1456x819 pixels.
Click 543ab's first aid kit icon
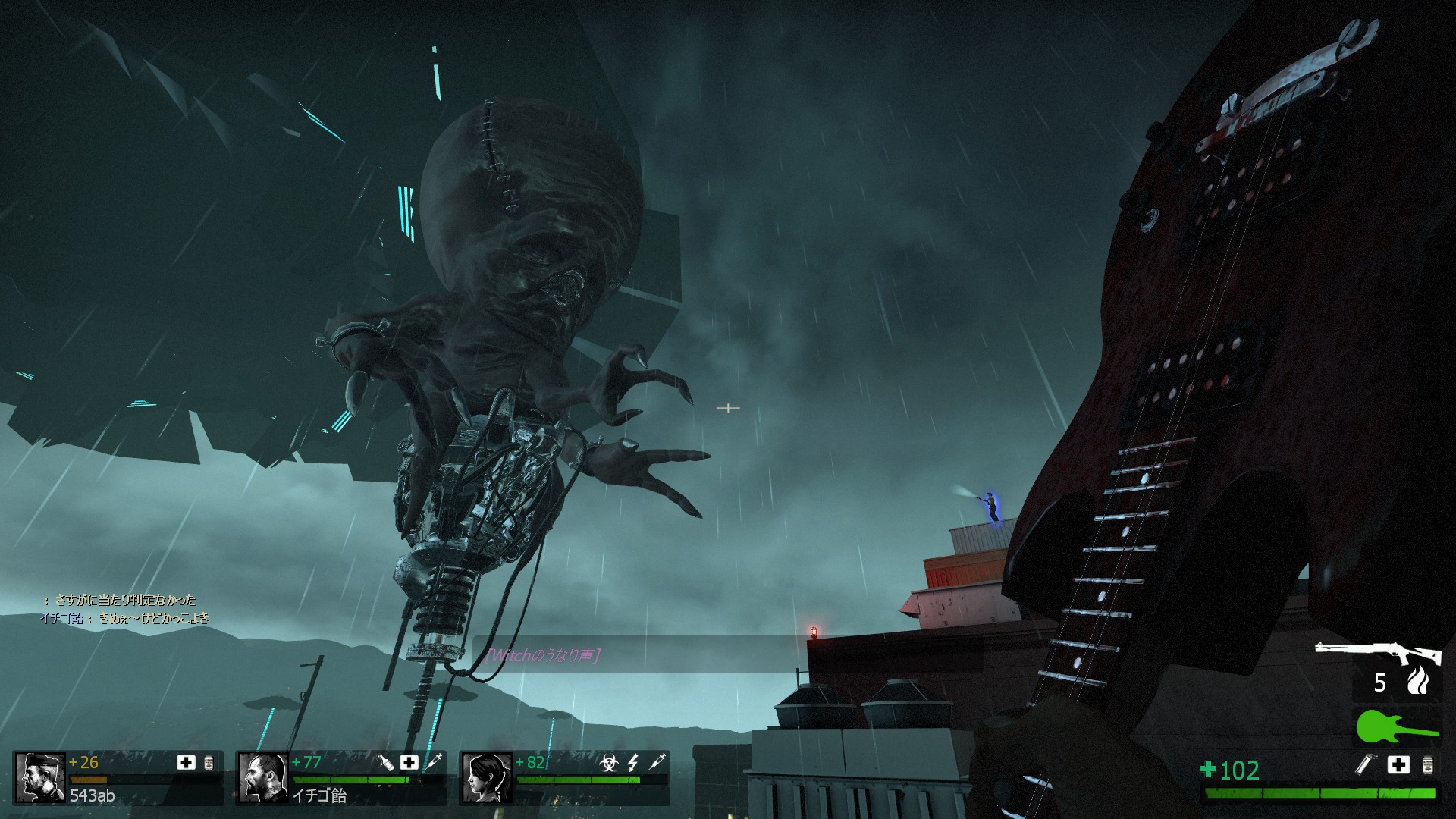click(x=186, y=762)
